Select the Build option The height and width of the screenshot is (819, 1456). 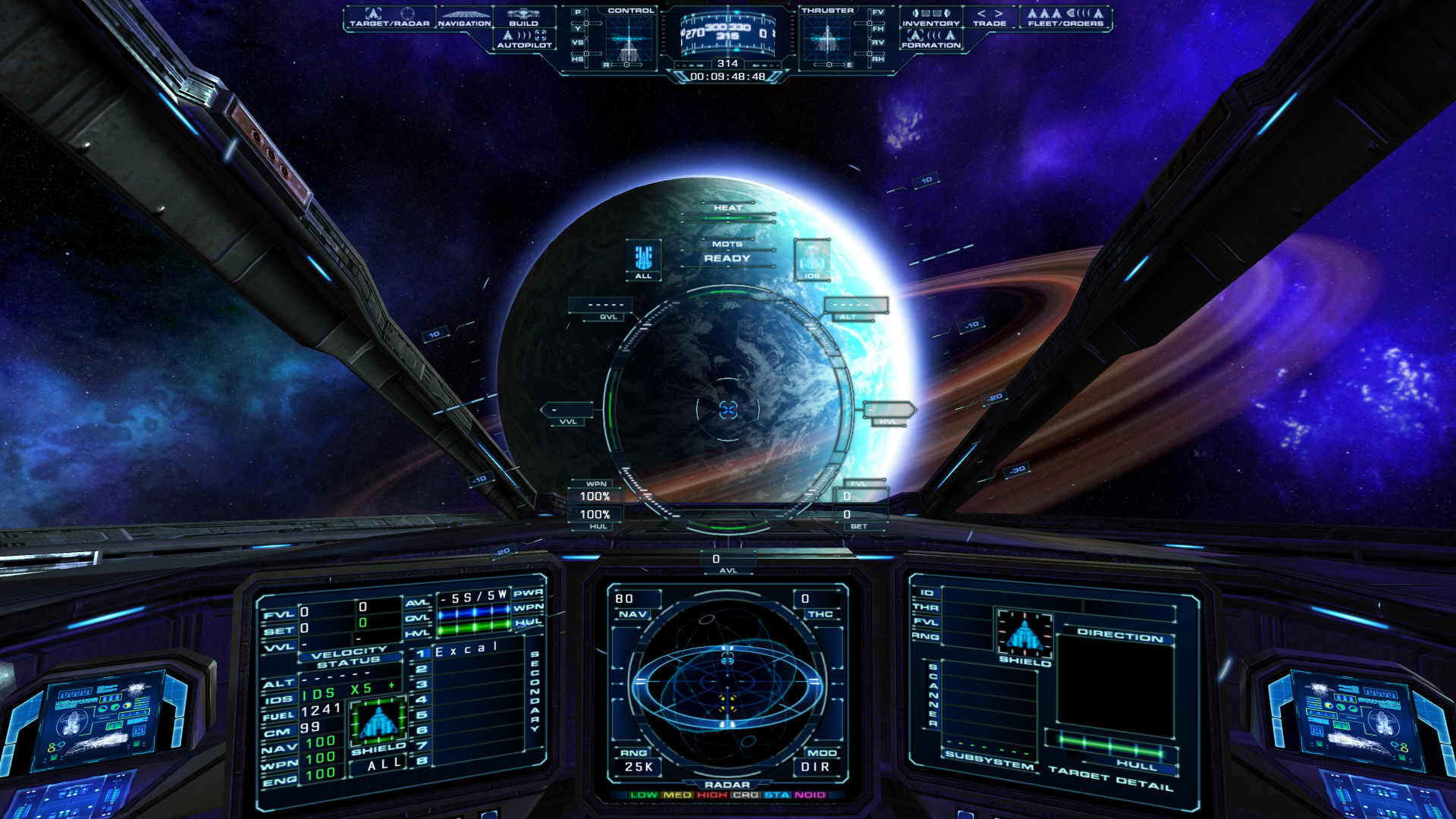coord(523,17)
